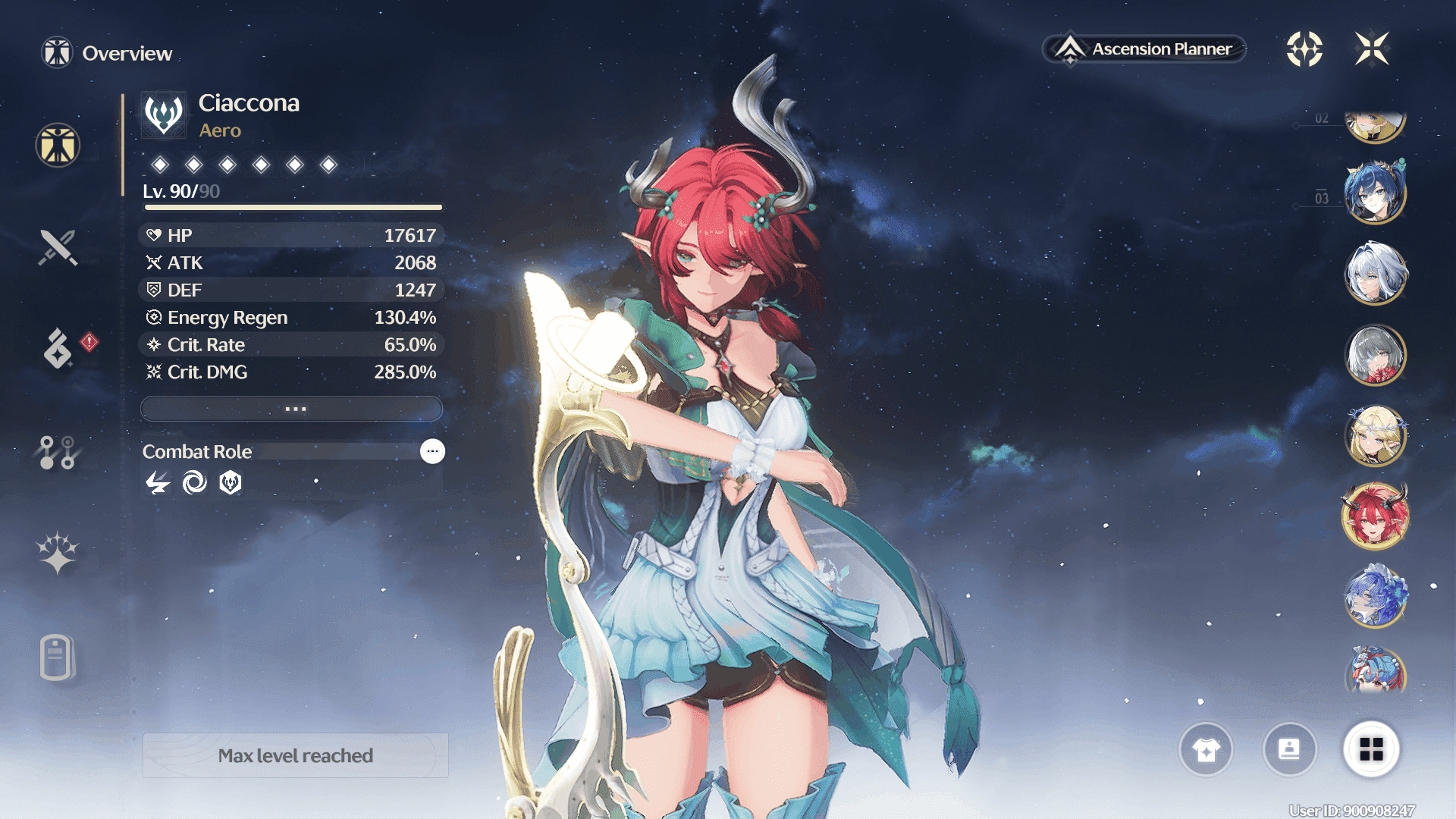This screenshot has height=819, width=1456.
Task: Open the Ascension Planner
Action: tap(1145, 49)
